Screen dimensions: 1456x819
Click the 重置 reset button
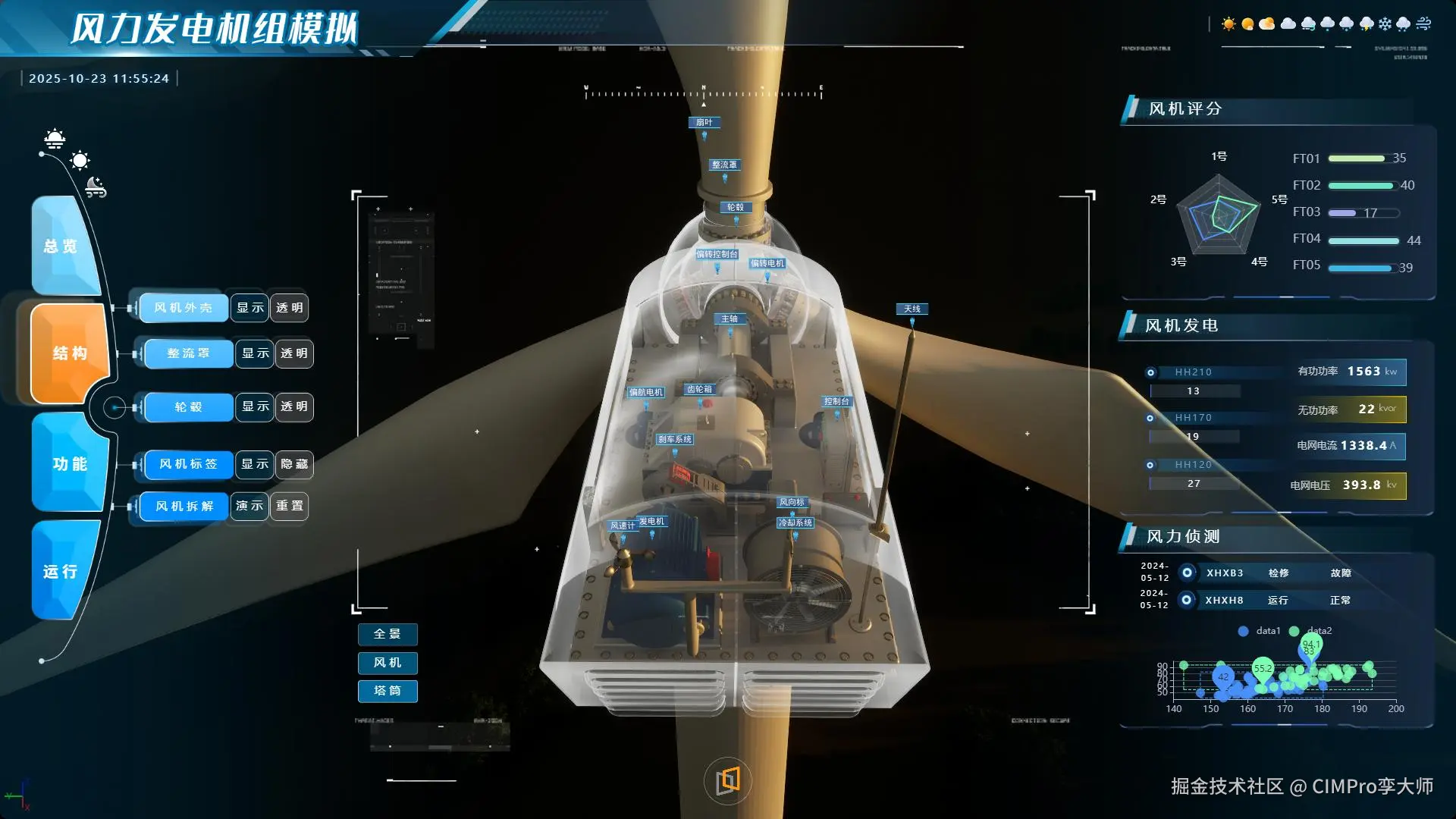click(x=290, y=506)
